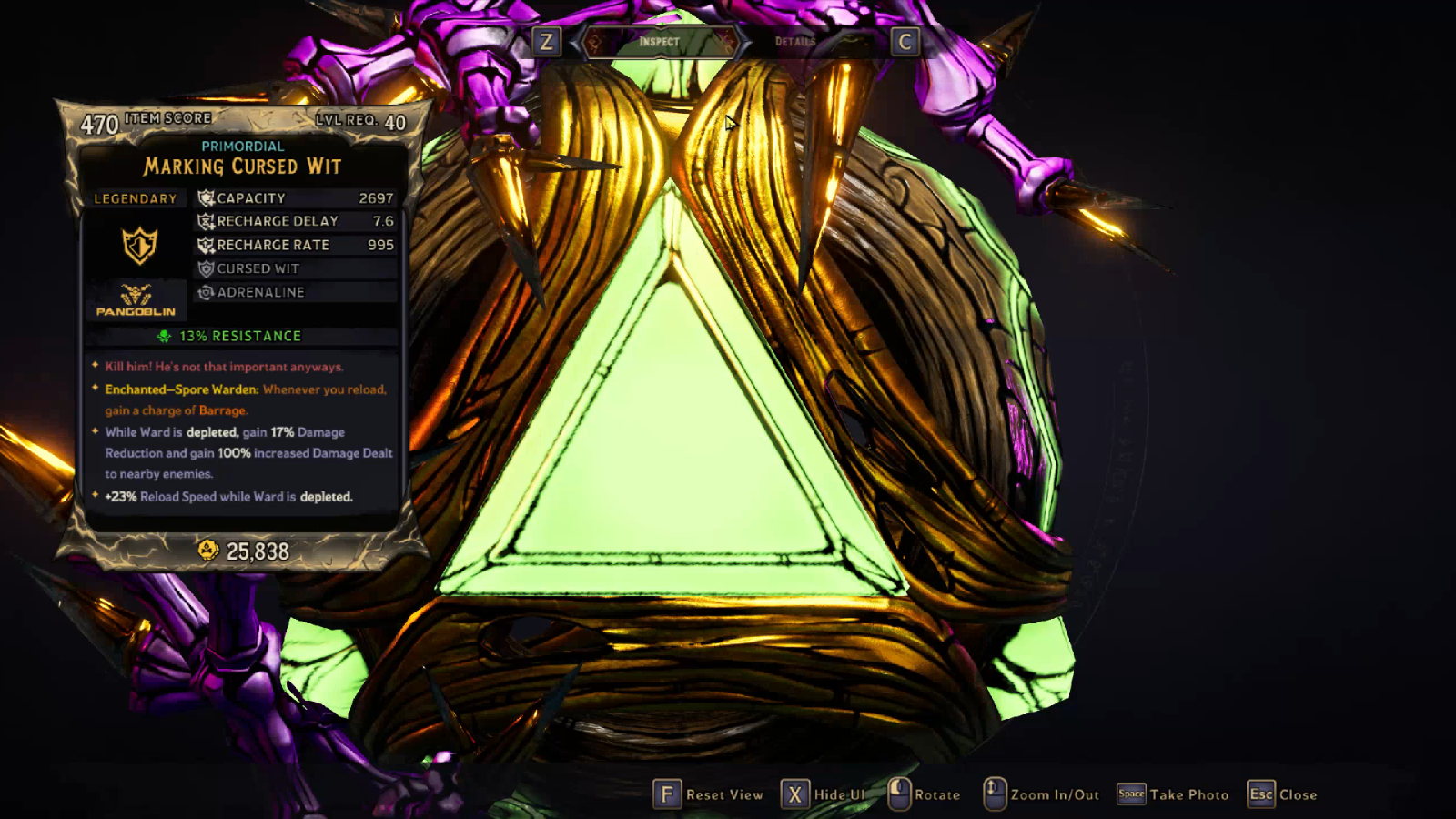Viewport: 1456px width, 819px height.
Task: Take Photo of the item
Action: tap(1173, 794)
